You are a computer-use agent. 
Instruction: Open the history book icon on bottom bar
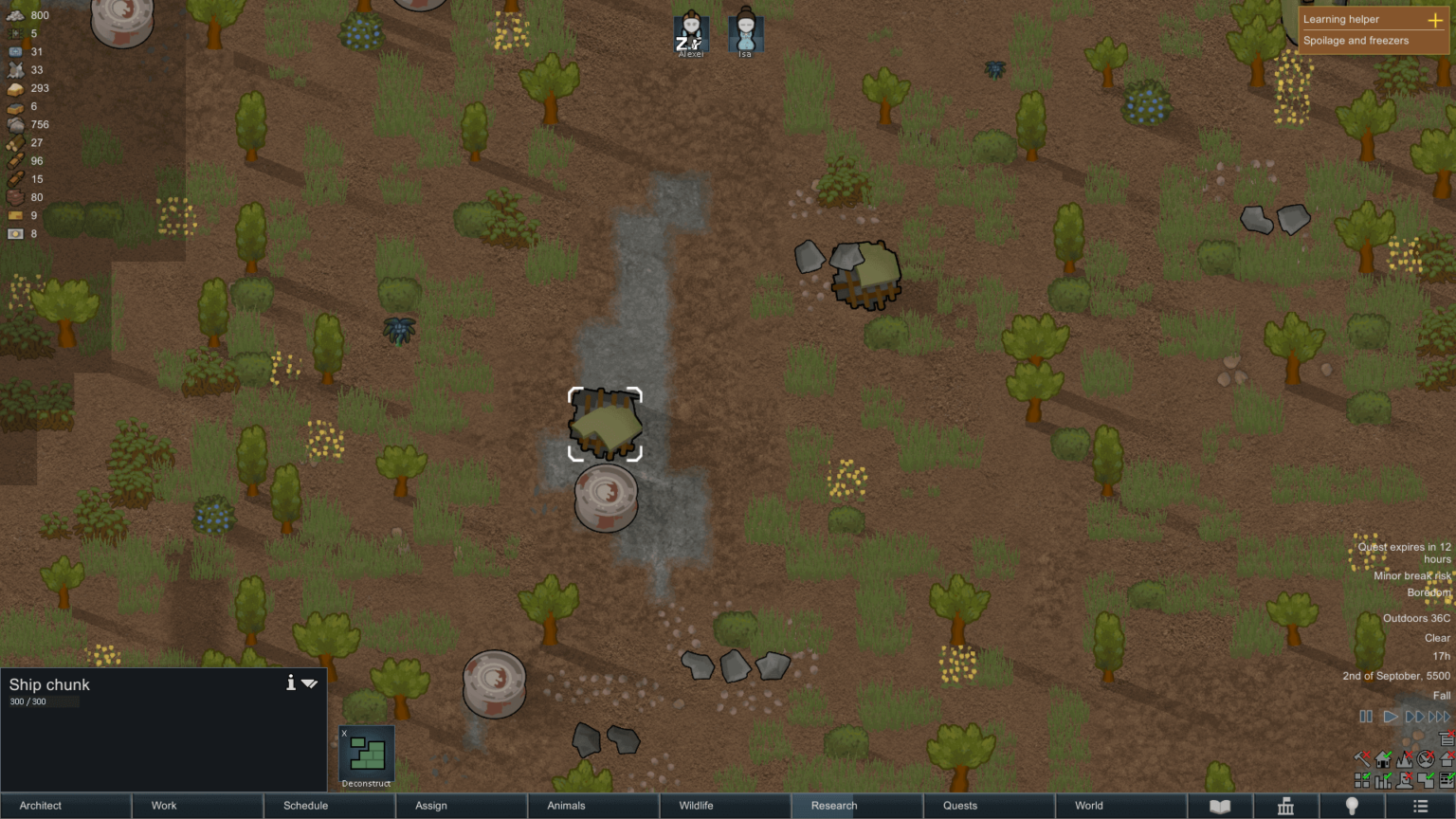1221,806
